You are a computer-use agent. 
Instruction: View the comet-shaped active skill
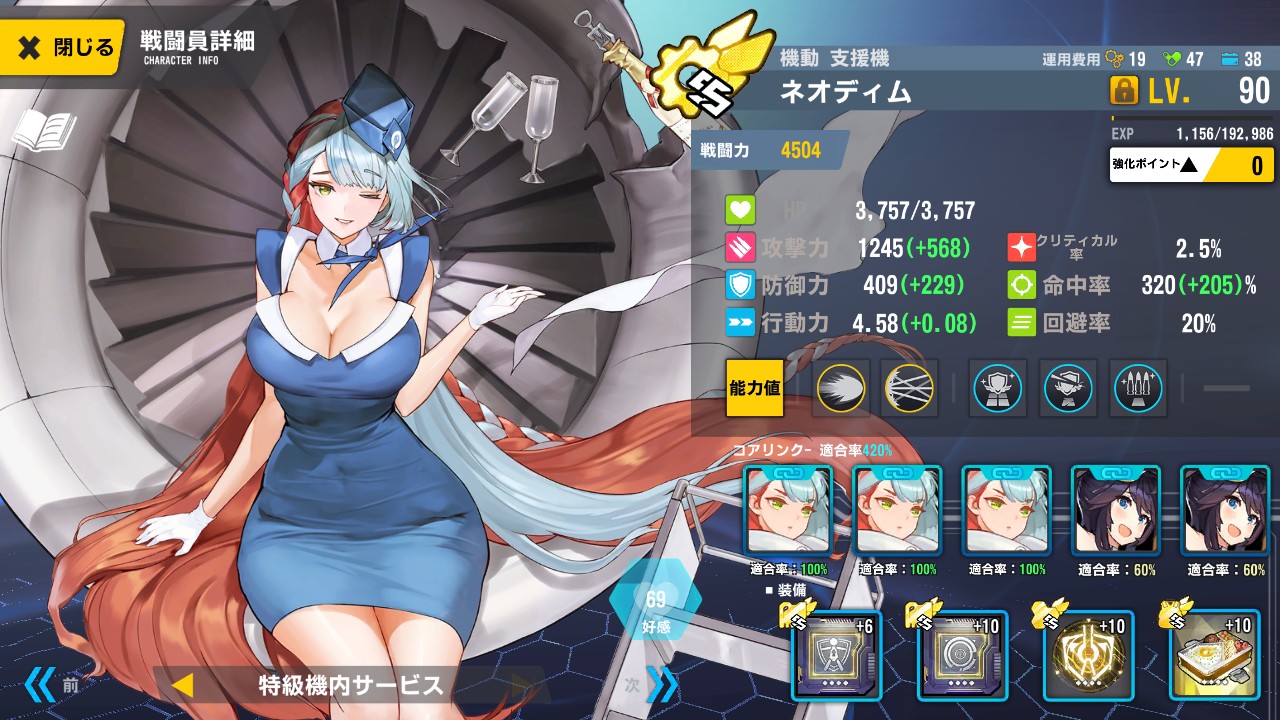[x=841, y=388]
